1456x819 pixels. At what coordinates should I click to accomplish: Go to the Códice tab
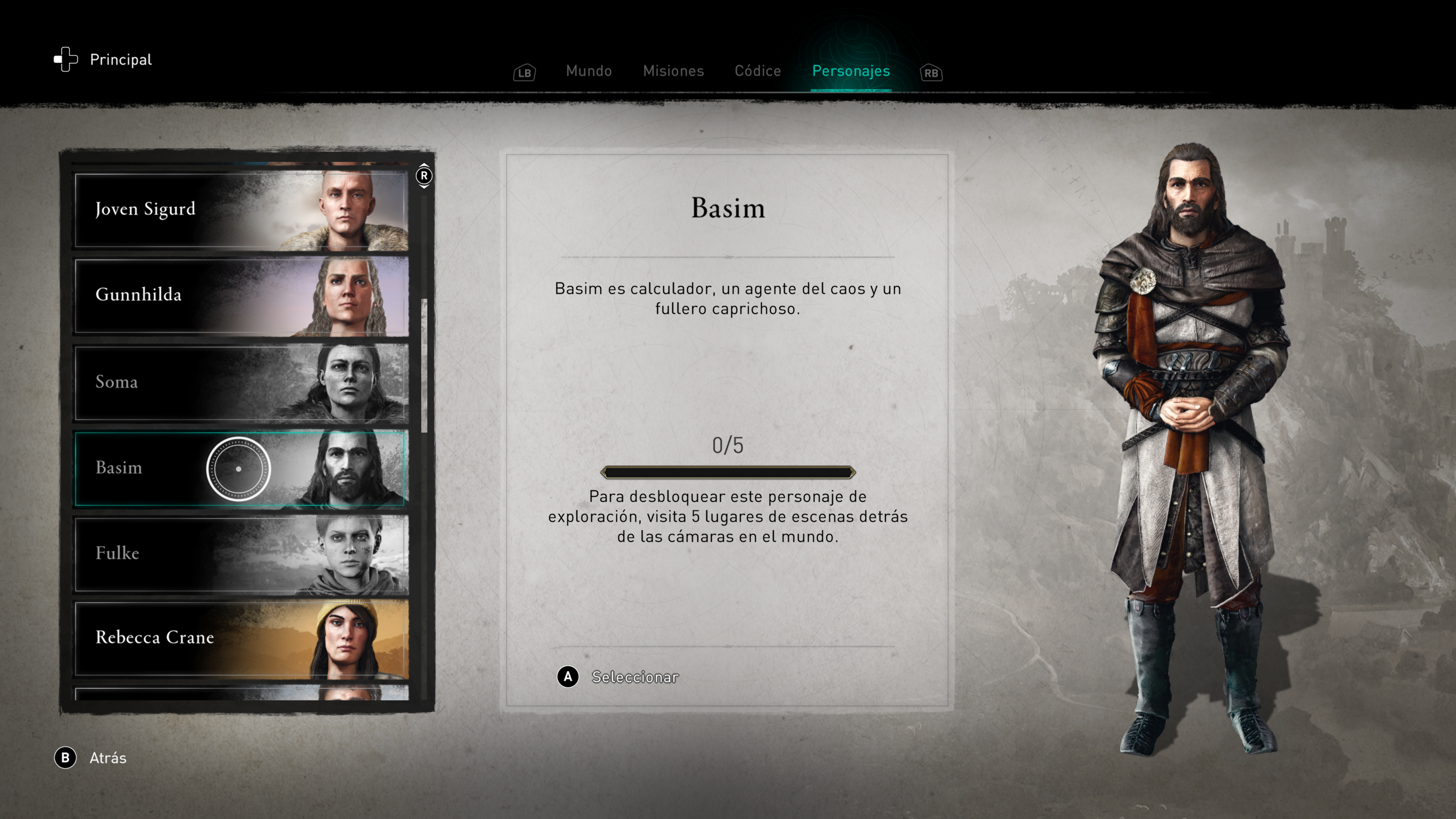pos(758,71)
